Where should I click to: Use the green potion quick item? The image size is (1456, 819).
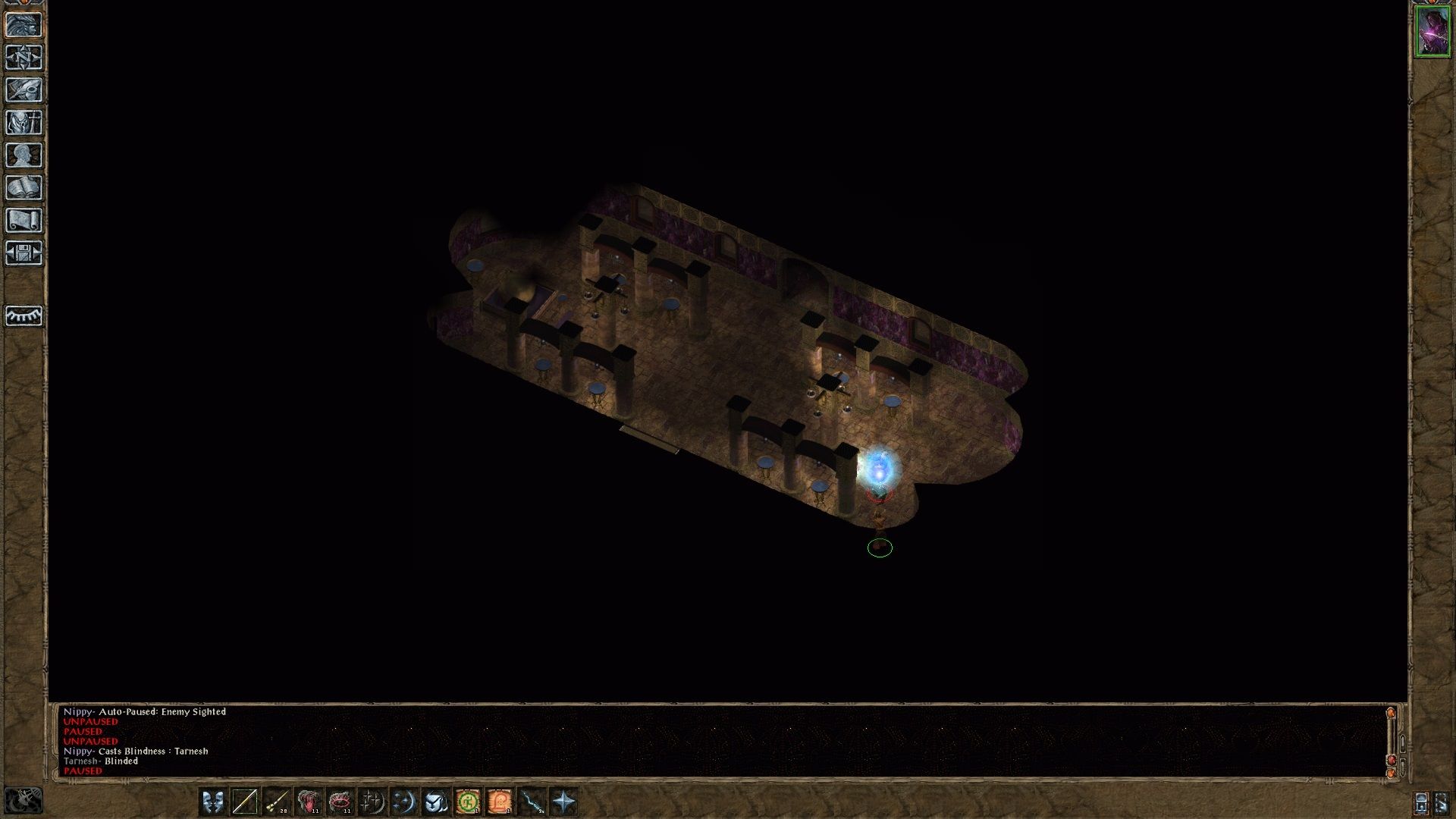pos(467,800)
